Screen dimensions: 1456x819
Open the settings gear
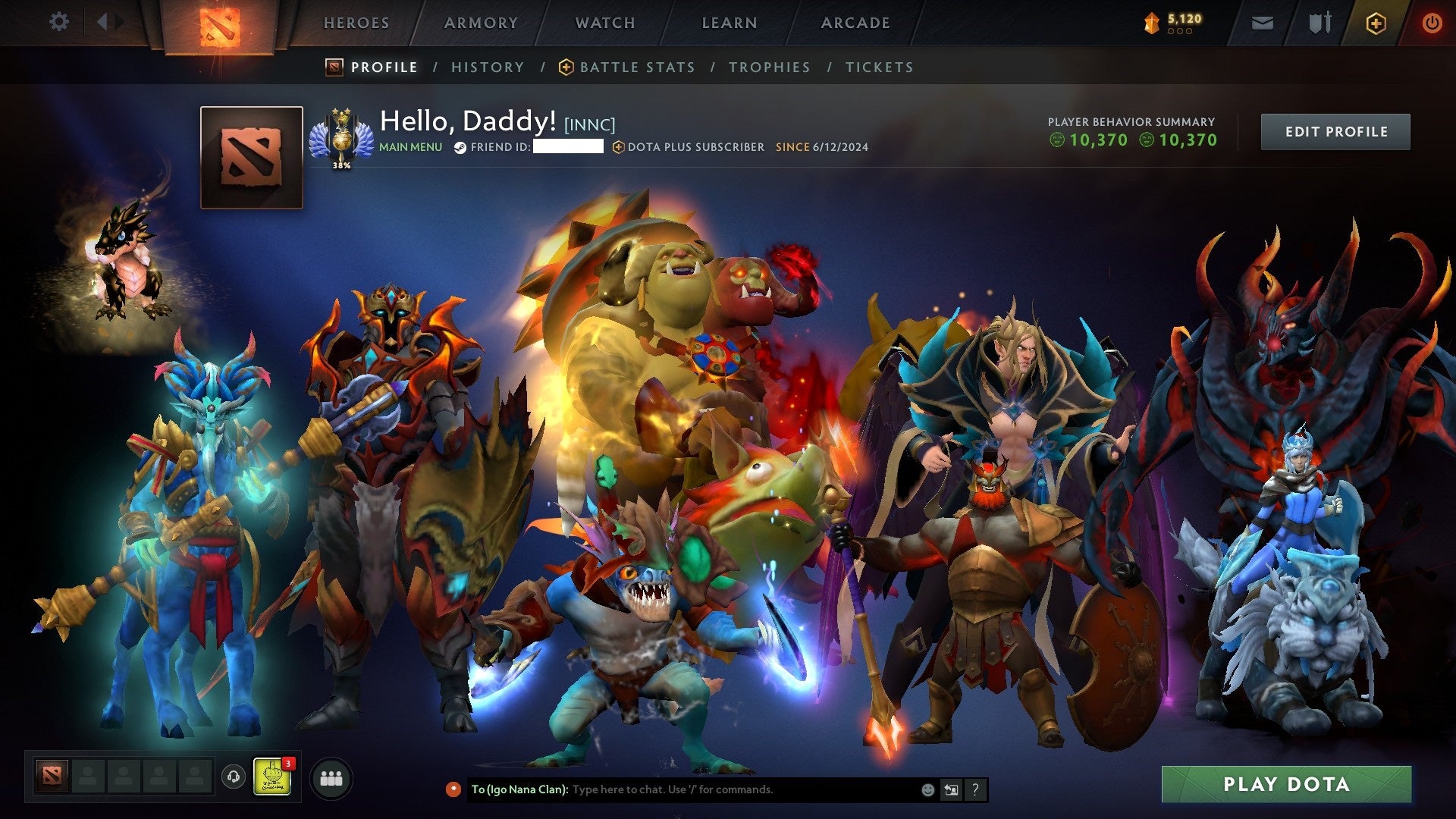click(58, 22)
